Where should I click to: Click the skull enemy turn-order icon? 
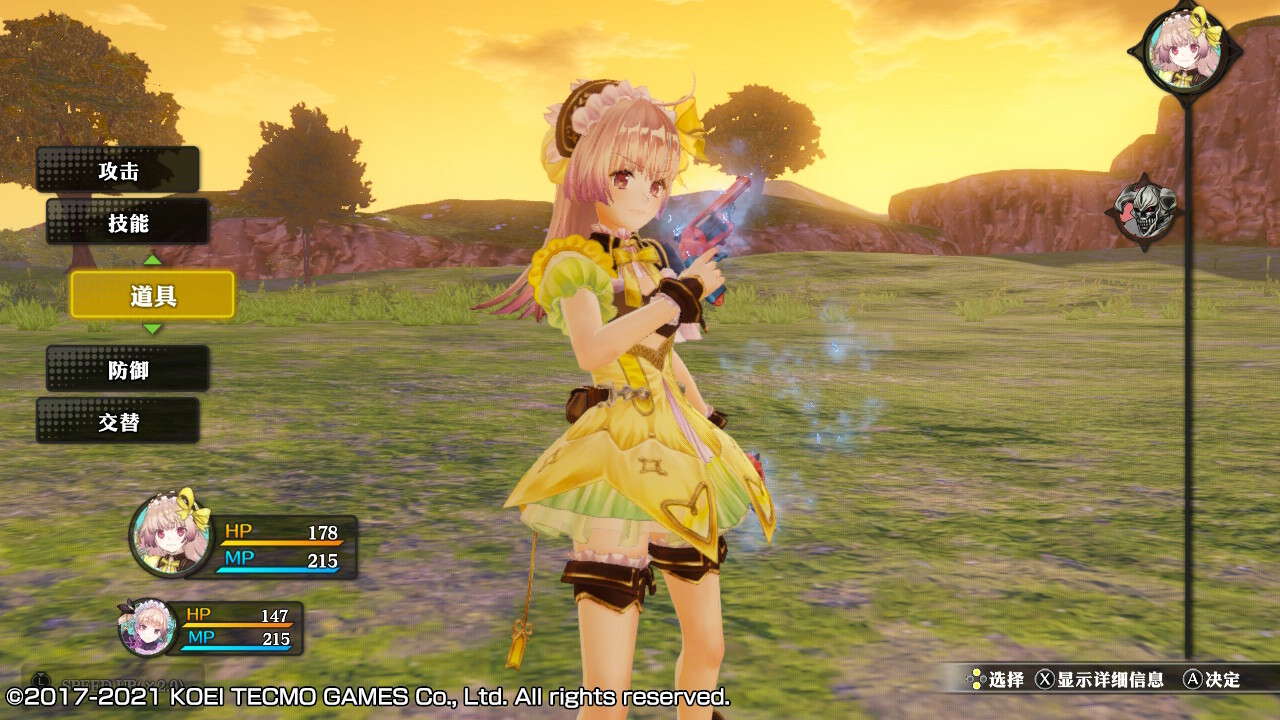[x=1148, y=212]
